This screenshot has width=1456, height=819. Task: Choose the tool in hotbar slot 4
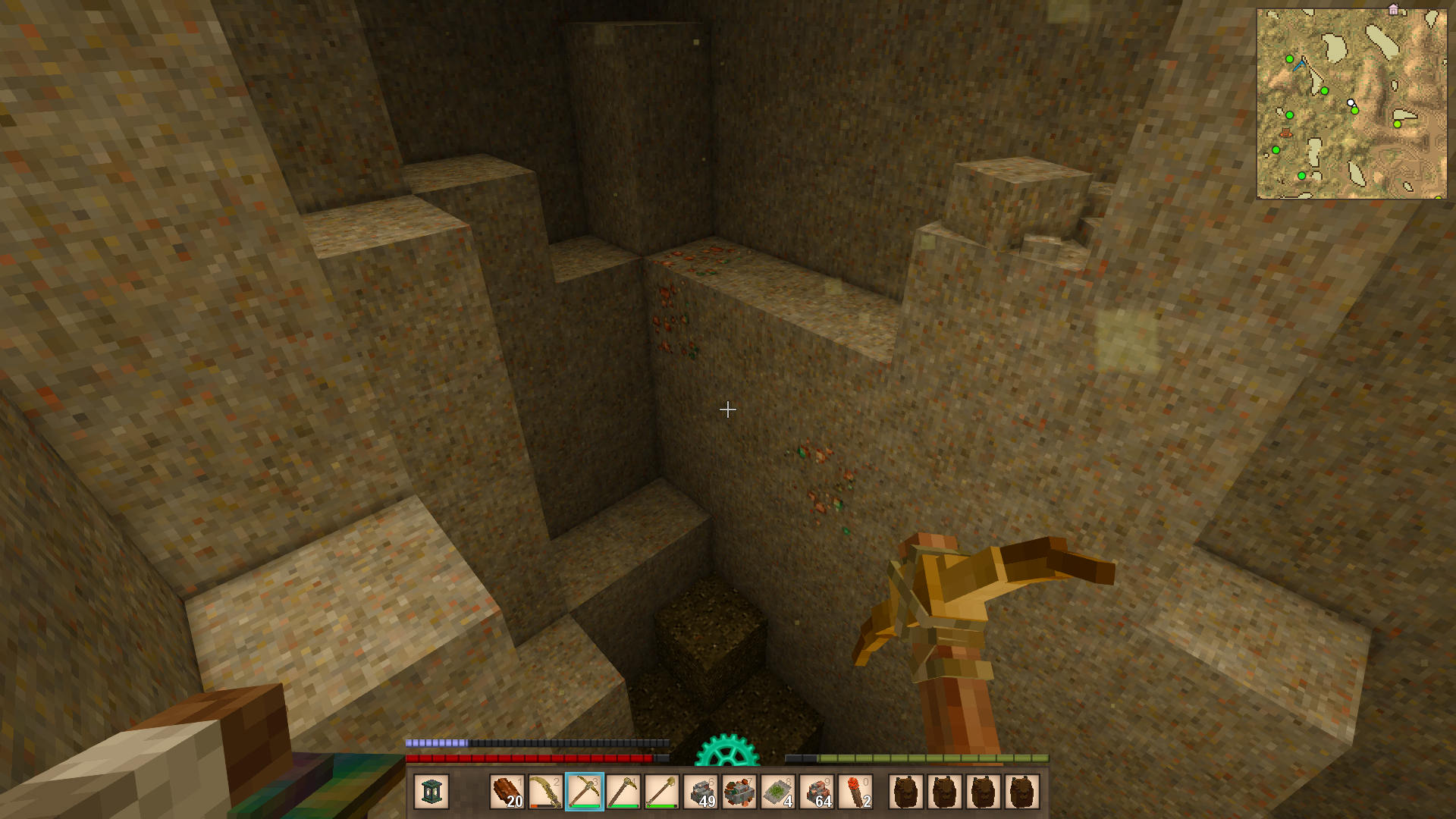(x=623, y=792)
